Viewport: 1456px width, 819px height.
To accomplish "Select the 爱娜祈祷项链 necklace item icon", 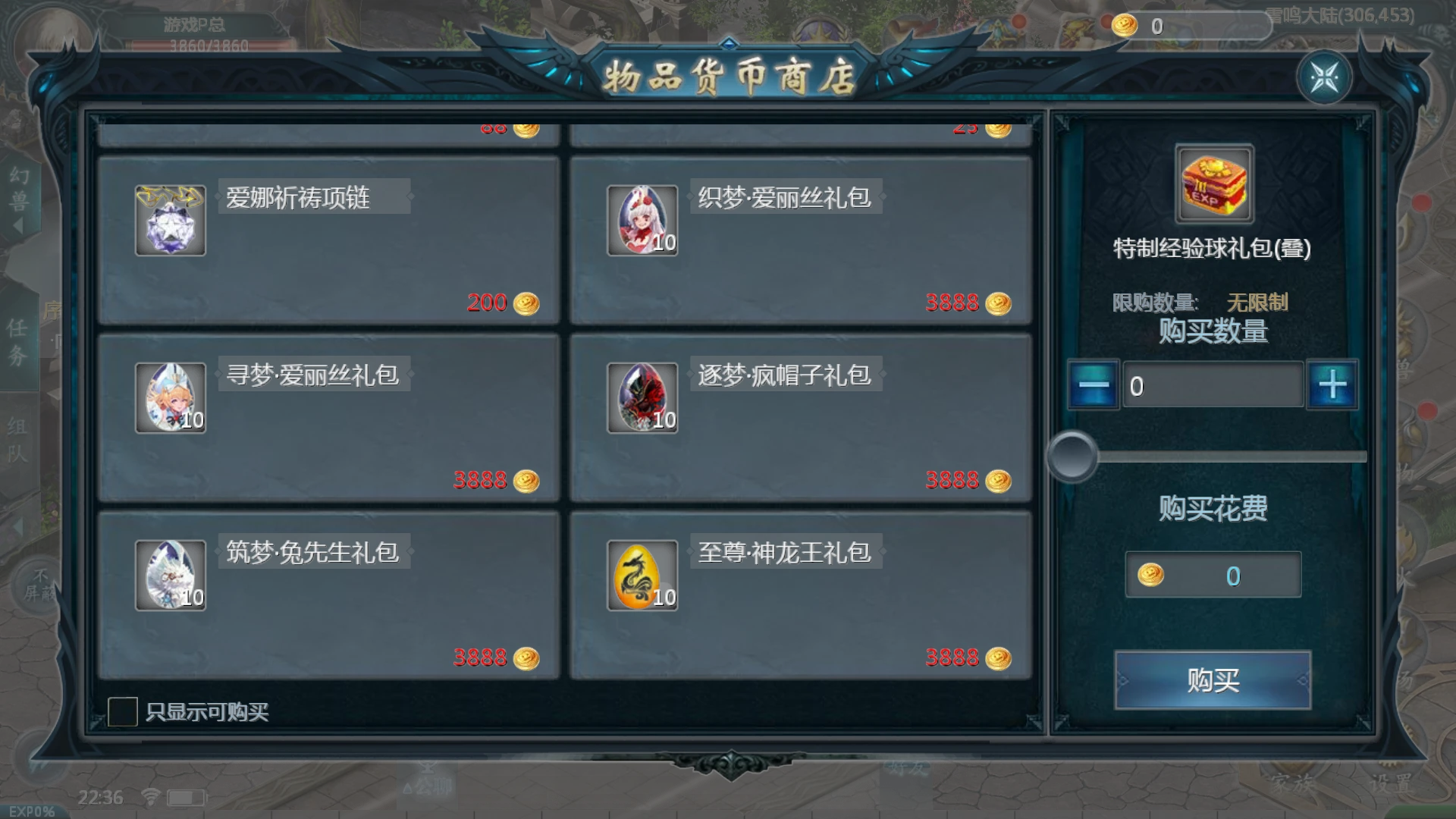I will pos(170,220).
